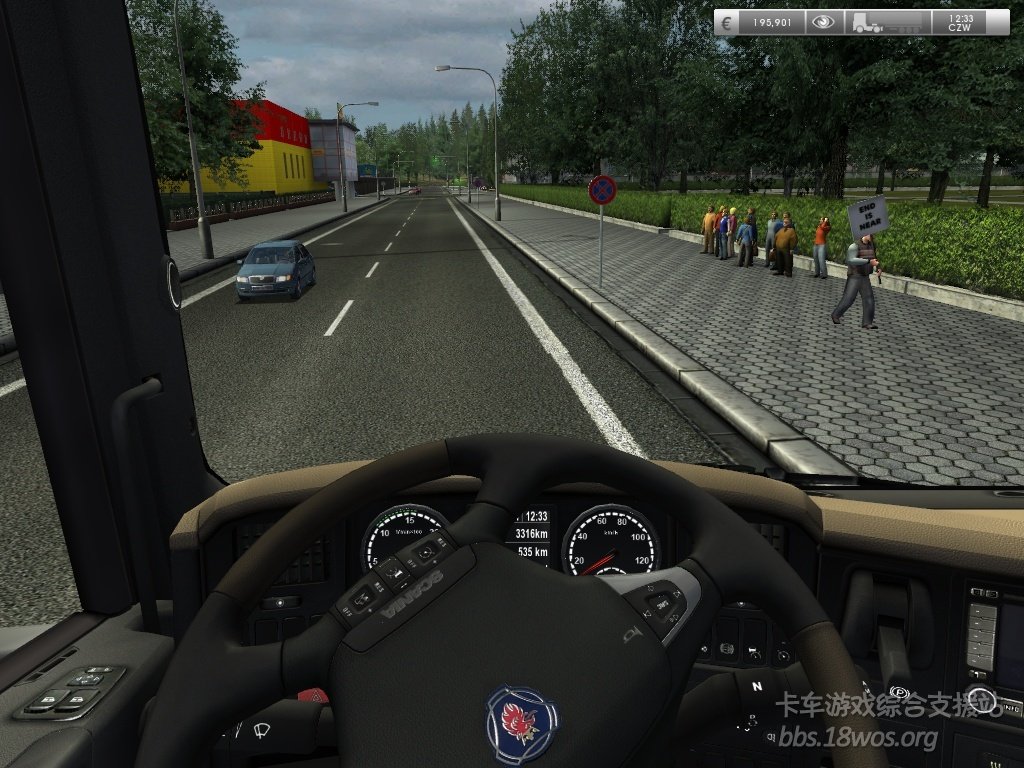The image size is (1024, 768).
Task: Click the eye icon in the status bar
Action: [824, 22]
